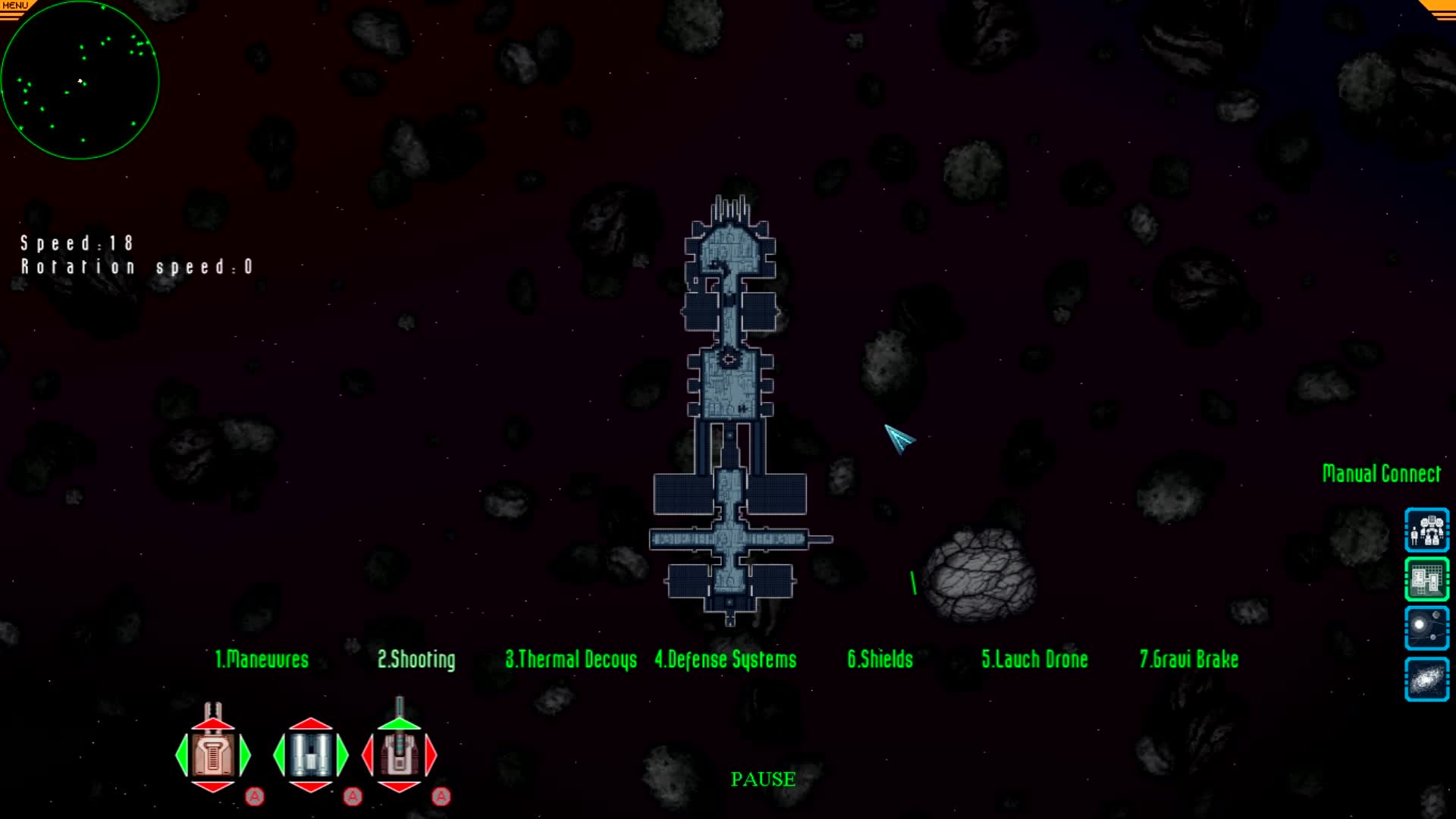This screenshot has height=819, width=1456.
Task: Select the 1.Maneuvres command
Action: click(261, 660)
